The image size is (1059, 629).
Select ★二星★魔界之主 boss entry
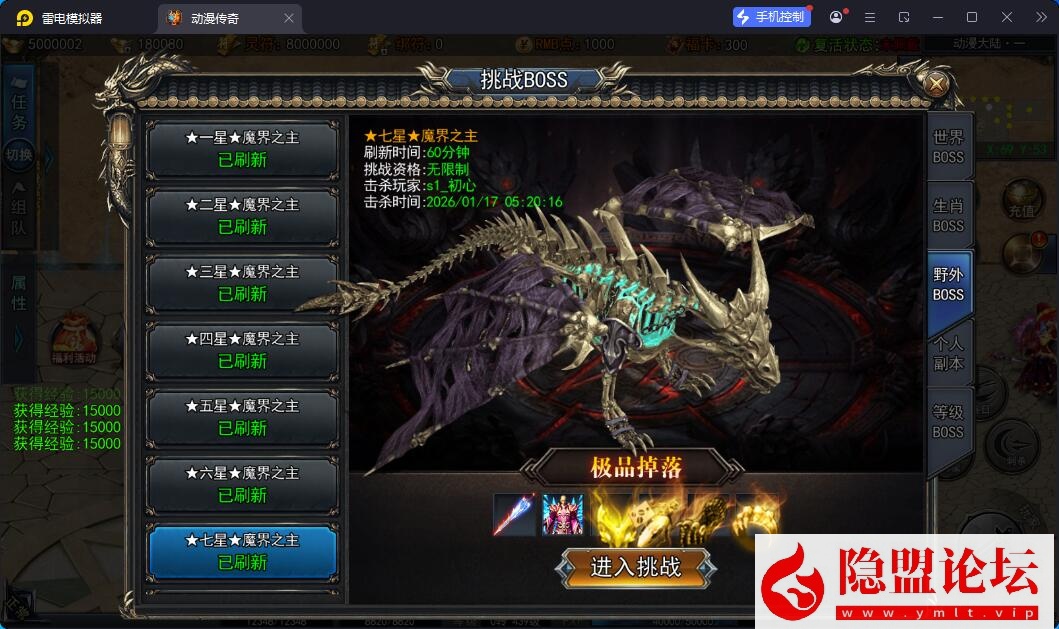pyautogui.click(x=242, y=215)
